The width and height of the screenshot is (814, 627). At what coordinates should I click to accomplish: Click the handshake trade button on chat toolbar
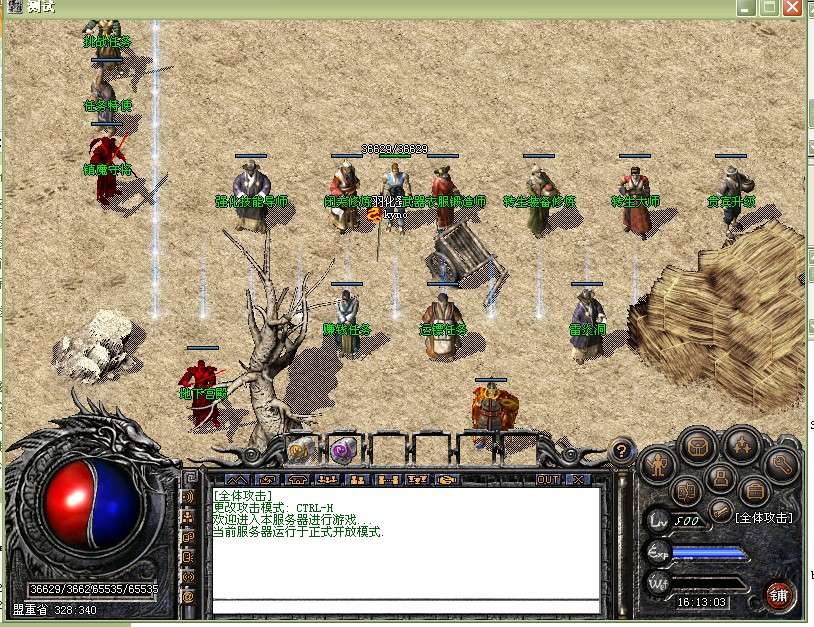coord(447,480)
